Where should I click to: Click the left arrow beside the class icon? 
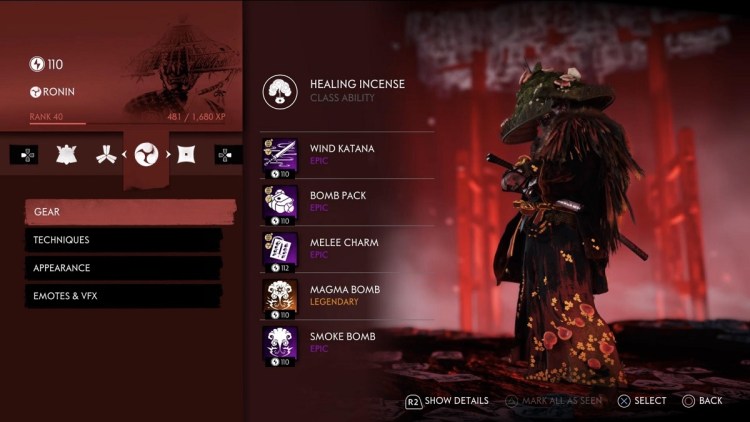pos(124,155)
